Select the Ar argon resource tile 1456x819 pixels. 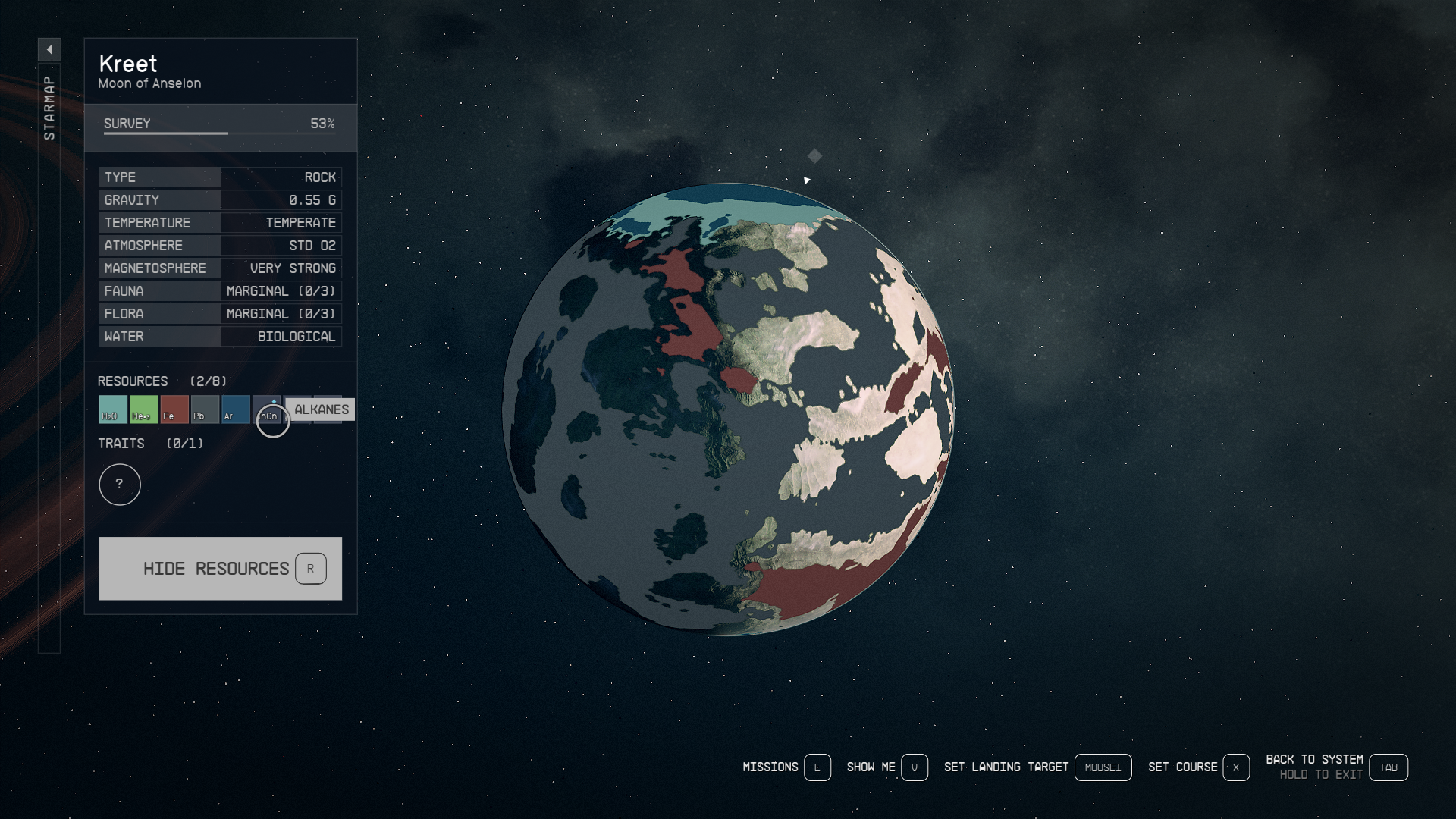pos(235,409)
